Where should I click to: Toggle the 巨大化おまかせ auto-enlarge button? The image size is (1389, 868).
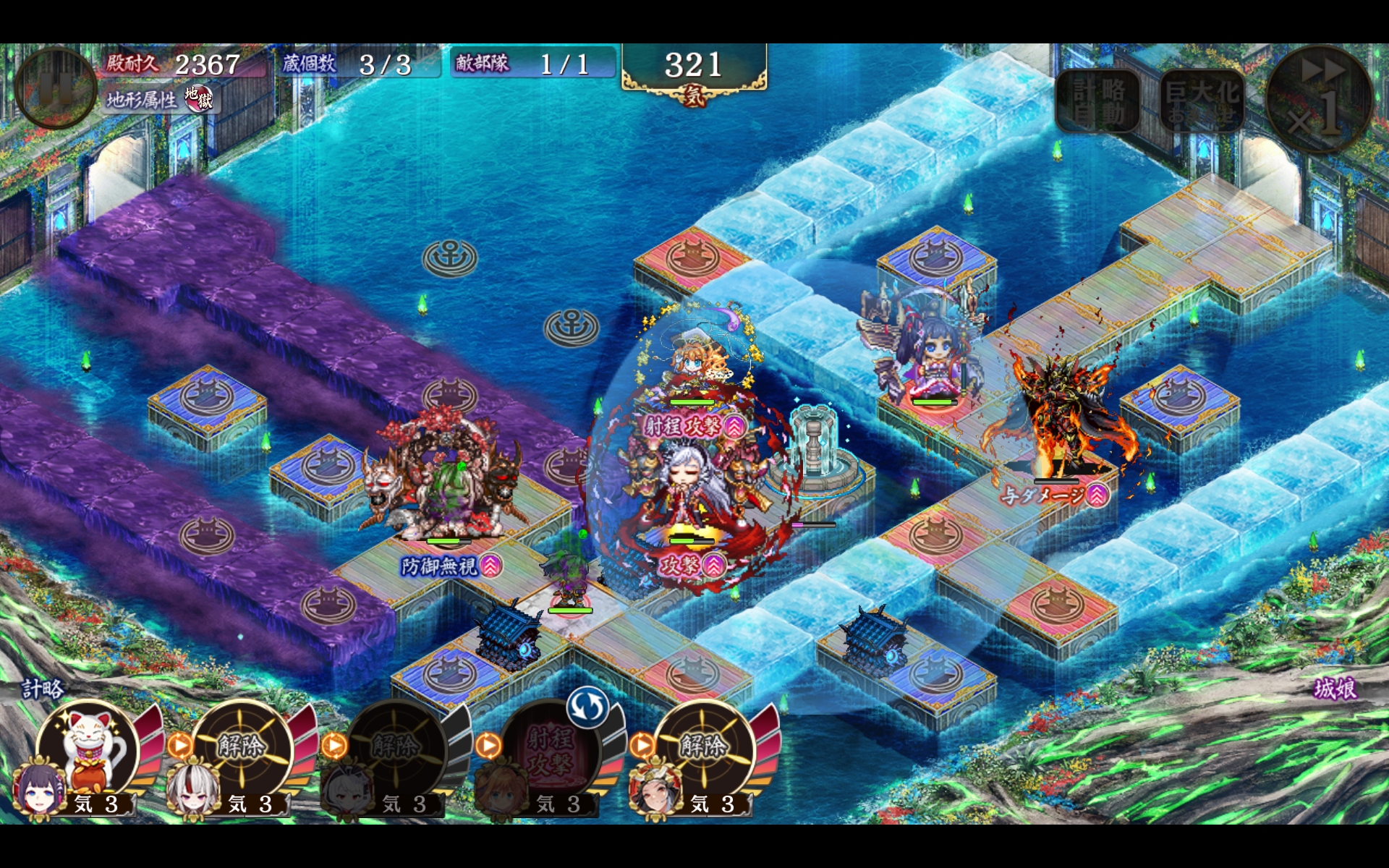(1202, 101)
